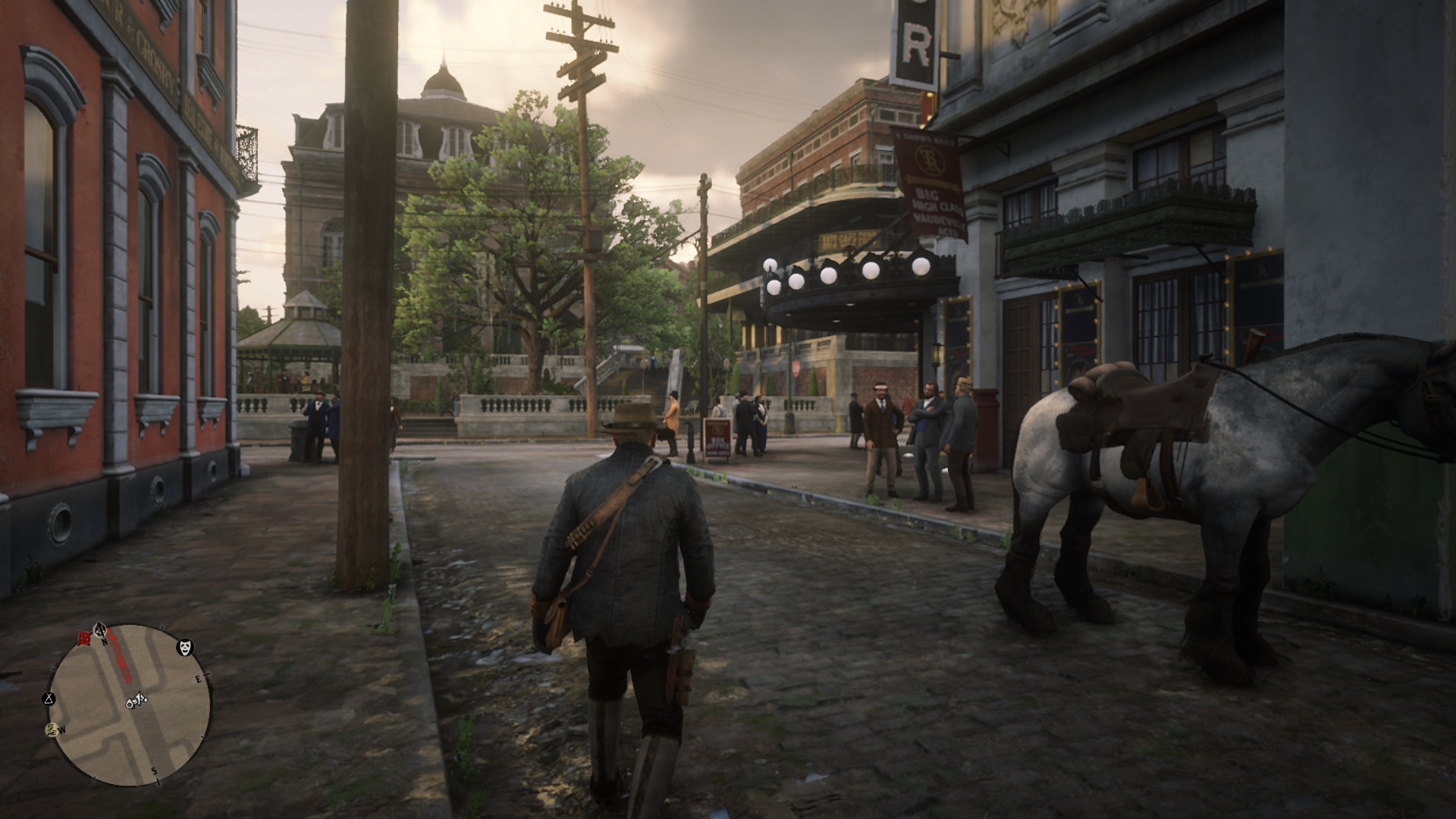The height and width of the screenshot is (819, 1456).
Task: Select the theater mask marker on minimap
Action: coord(184,647)
